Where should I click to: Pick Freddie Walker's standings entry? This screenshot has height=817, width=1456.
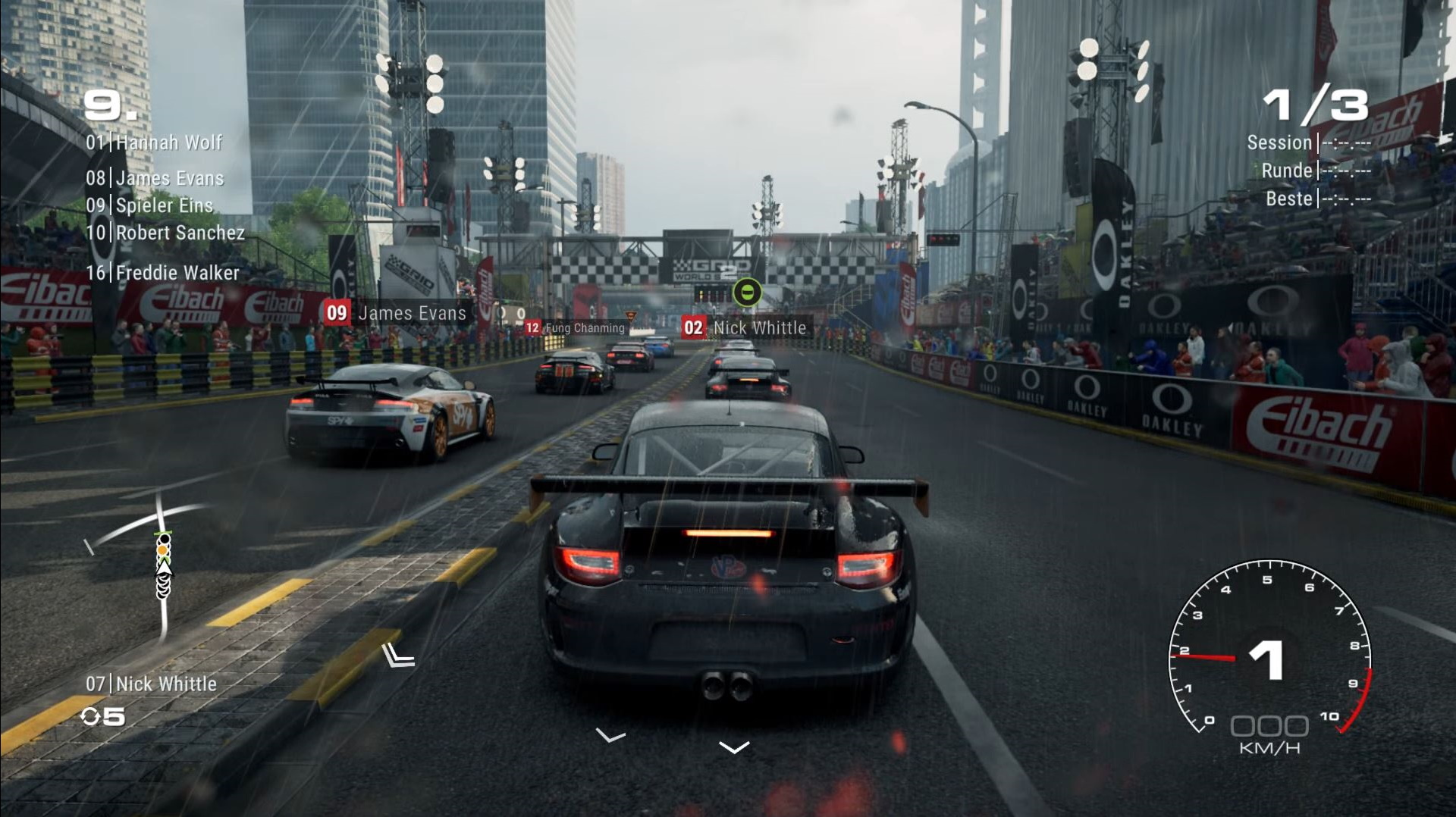[162, 273]
